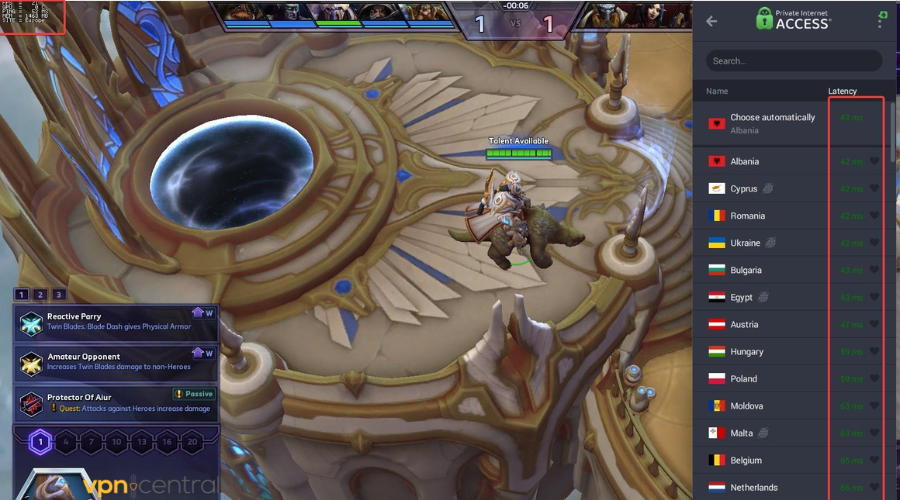View the level 16 talent tier
This screenshot has height=500, width=900.
click(x=167, y=441)
